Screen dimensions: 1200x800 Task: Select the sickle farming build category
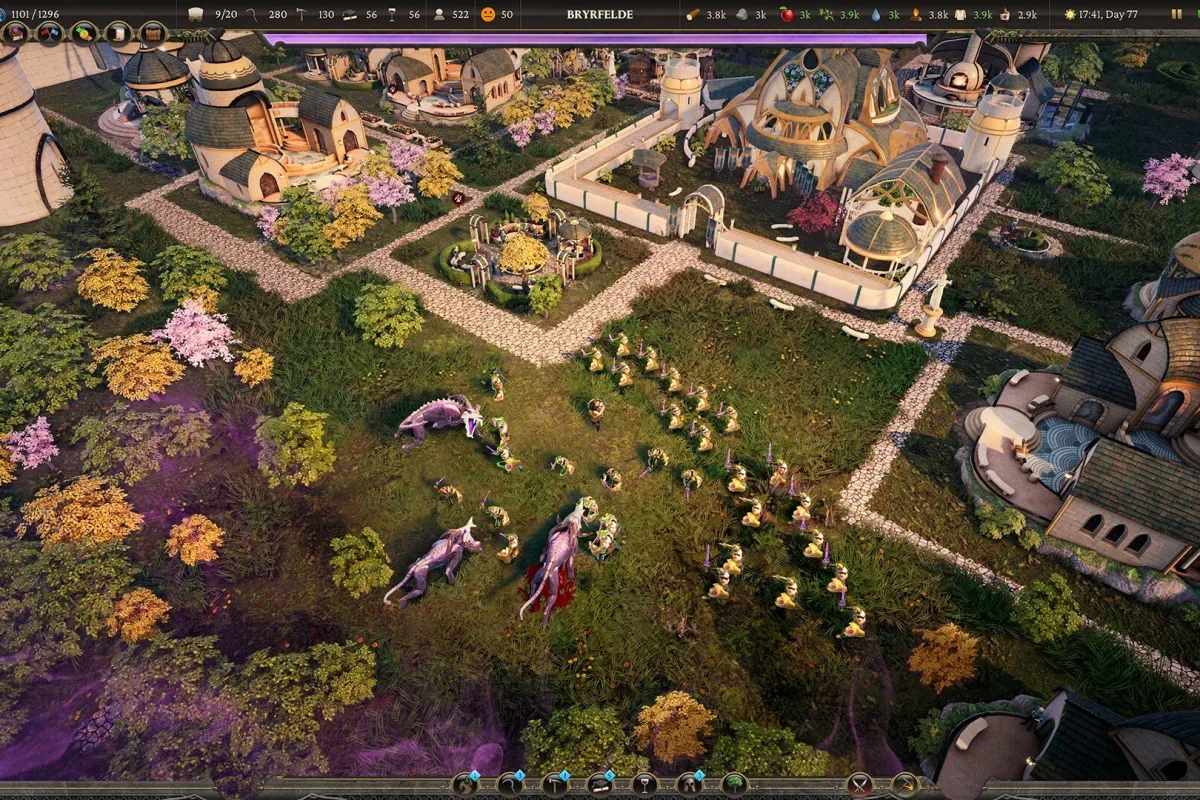[510, 784]
